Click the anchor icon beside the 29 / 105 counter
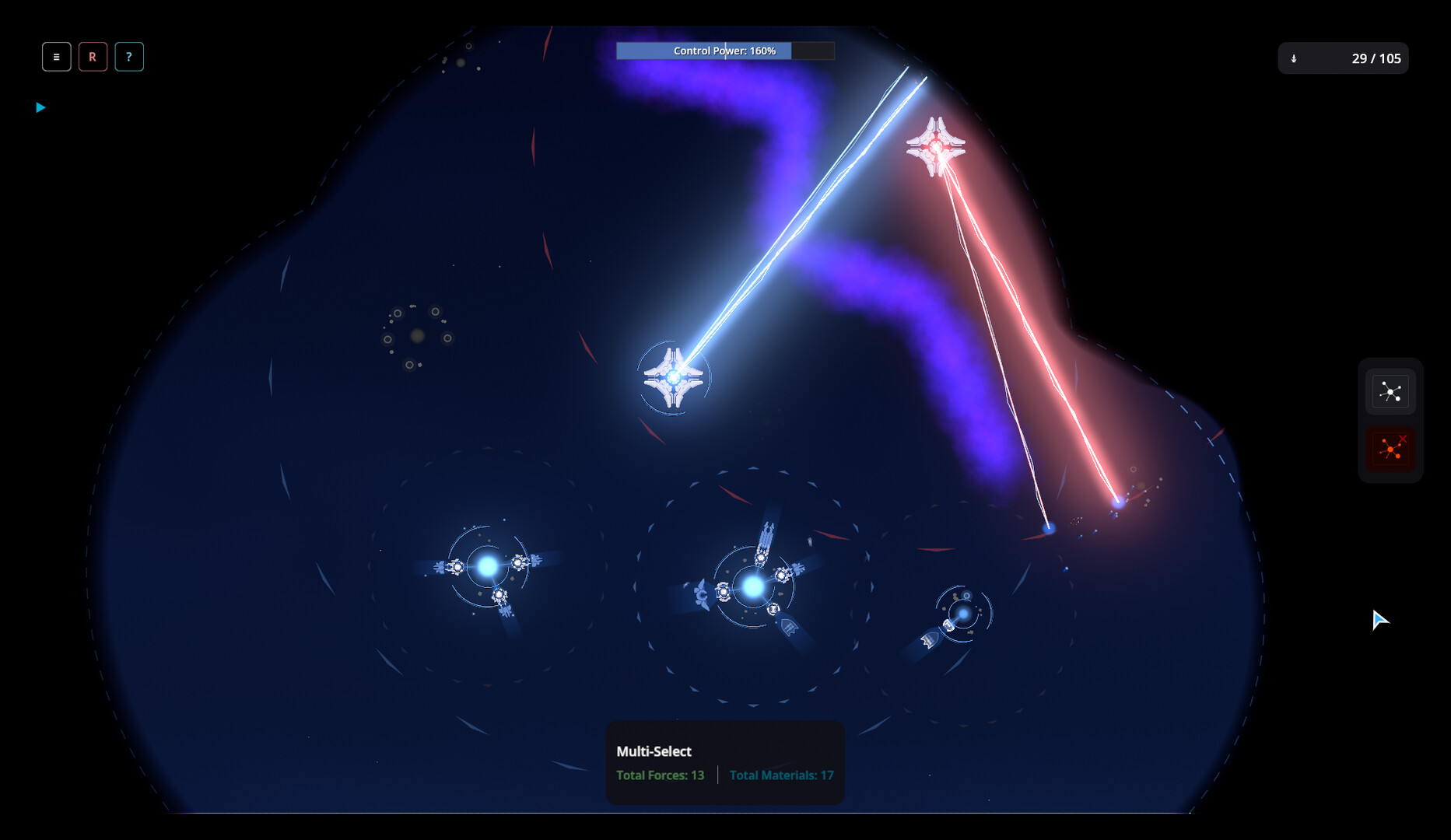 click(x=1294, y=58)
